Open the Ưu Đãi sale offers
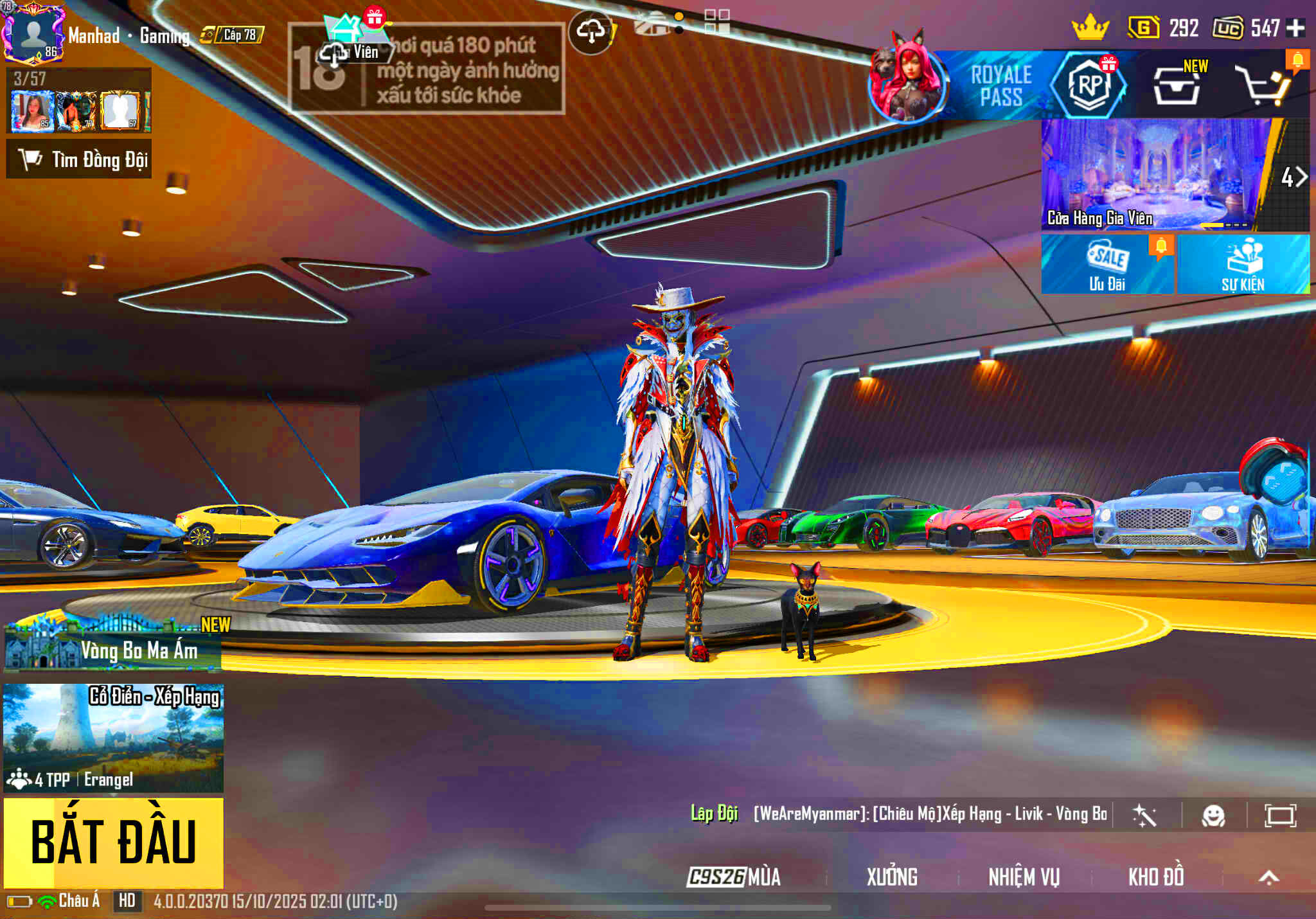 1107,264
